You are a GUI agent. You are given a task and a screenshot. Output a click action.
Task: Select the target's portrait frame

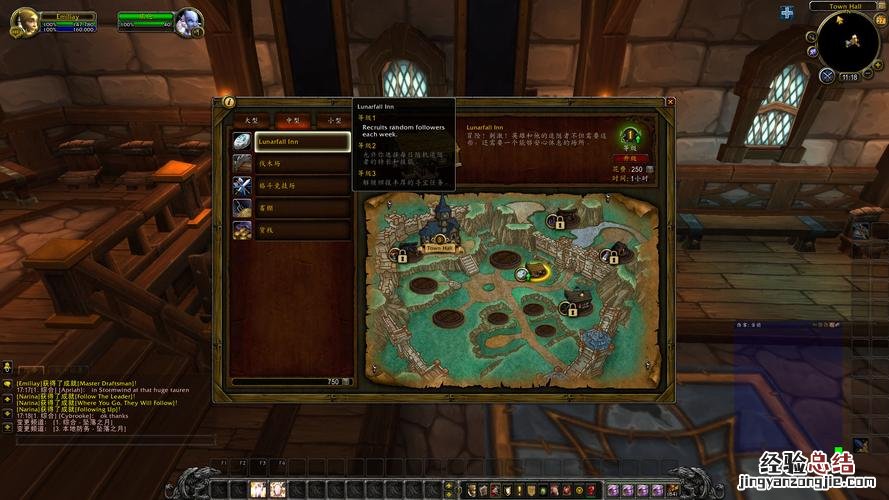pyautogui.click(x=187, y=21)
